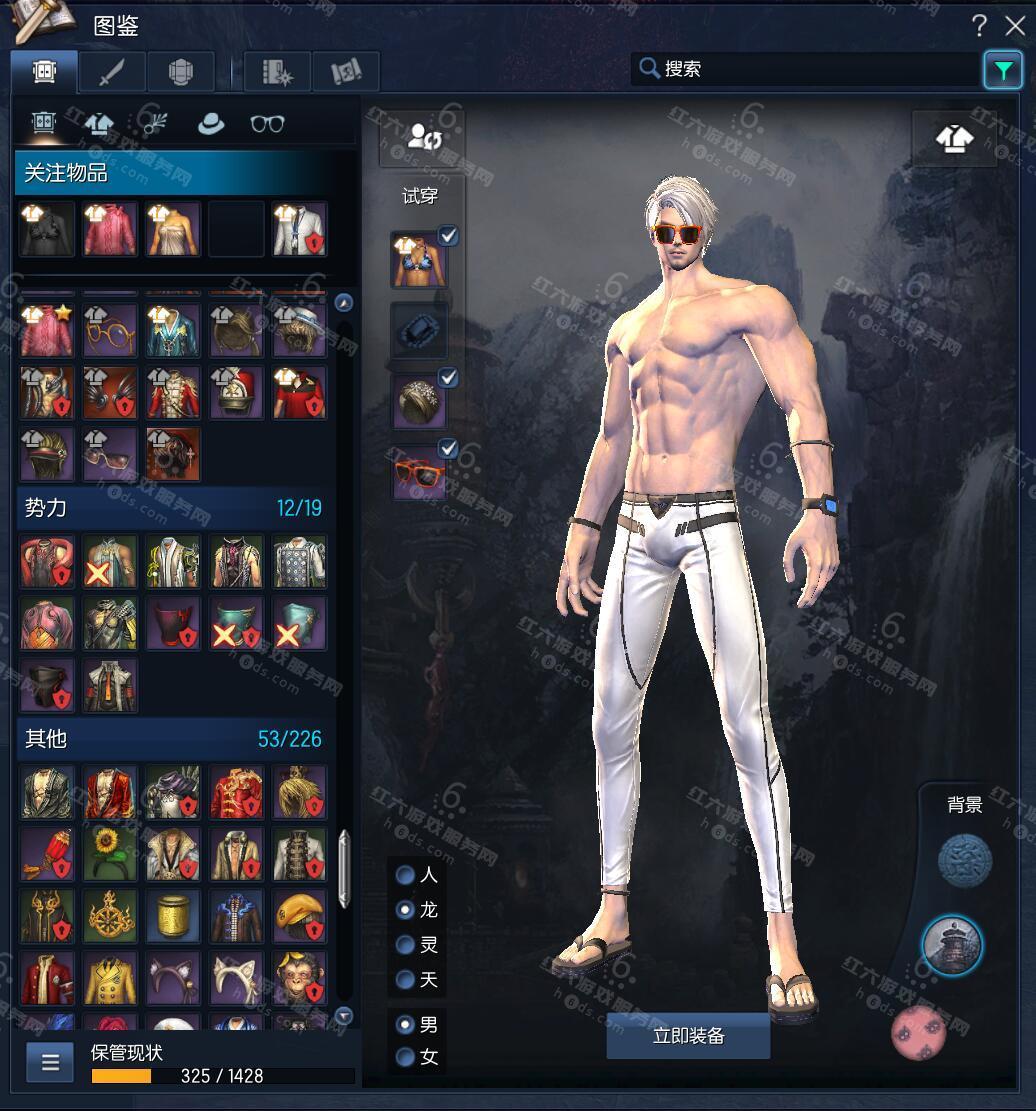Select 女 gender option
The width and height of the screenshot is (1036, 1111).
point(406,1057)
